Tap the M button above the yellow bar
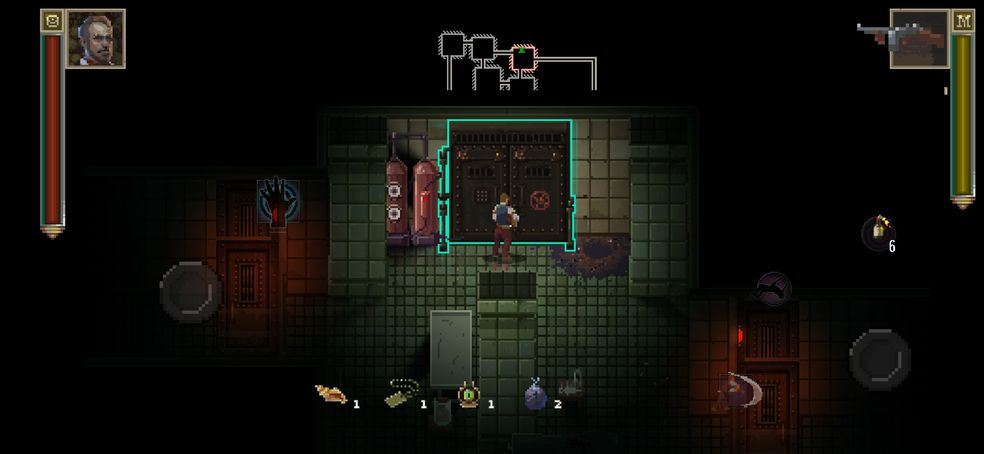Image resolution: width=984 pixels, height=454 pixels. pyautogui.click(x=962, y=21)
